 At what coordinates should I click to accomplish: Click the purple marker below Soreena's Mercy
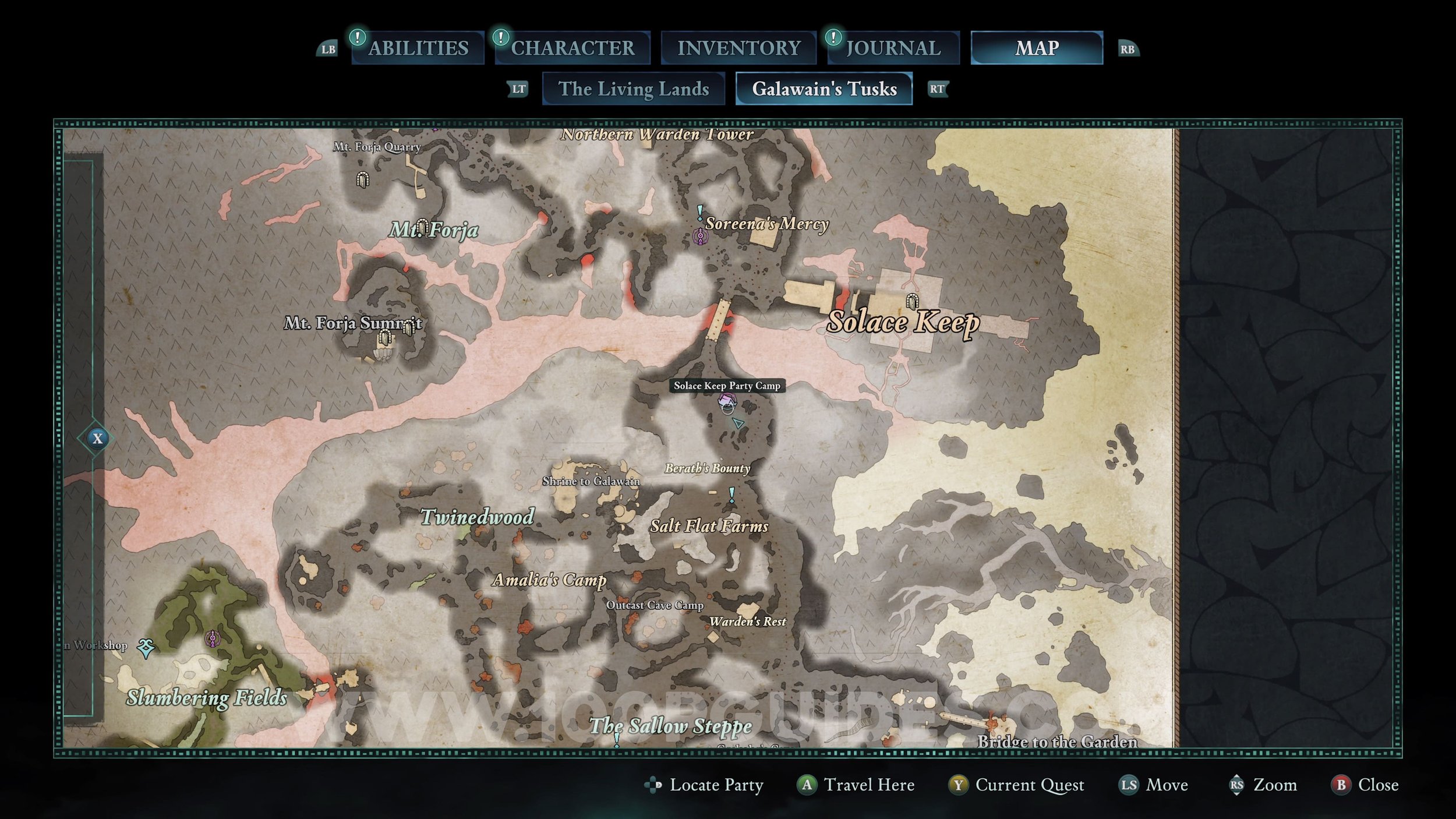pyautogui.click(x=700, y=236)
